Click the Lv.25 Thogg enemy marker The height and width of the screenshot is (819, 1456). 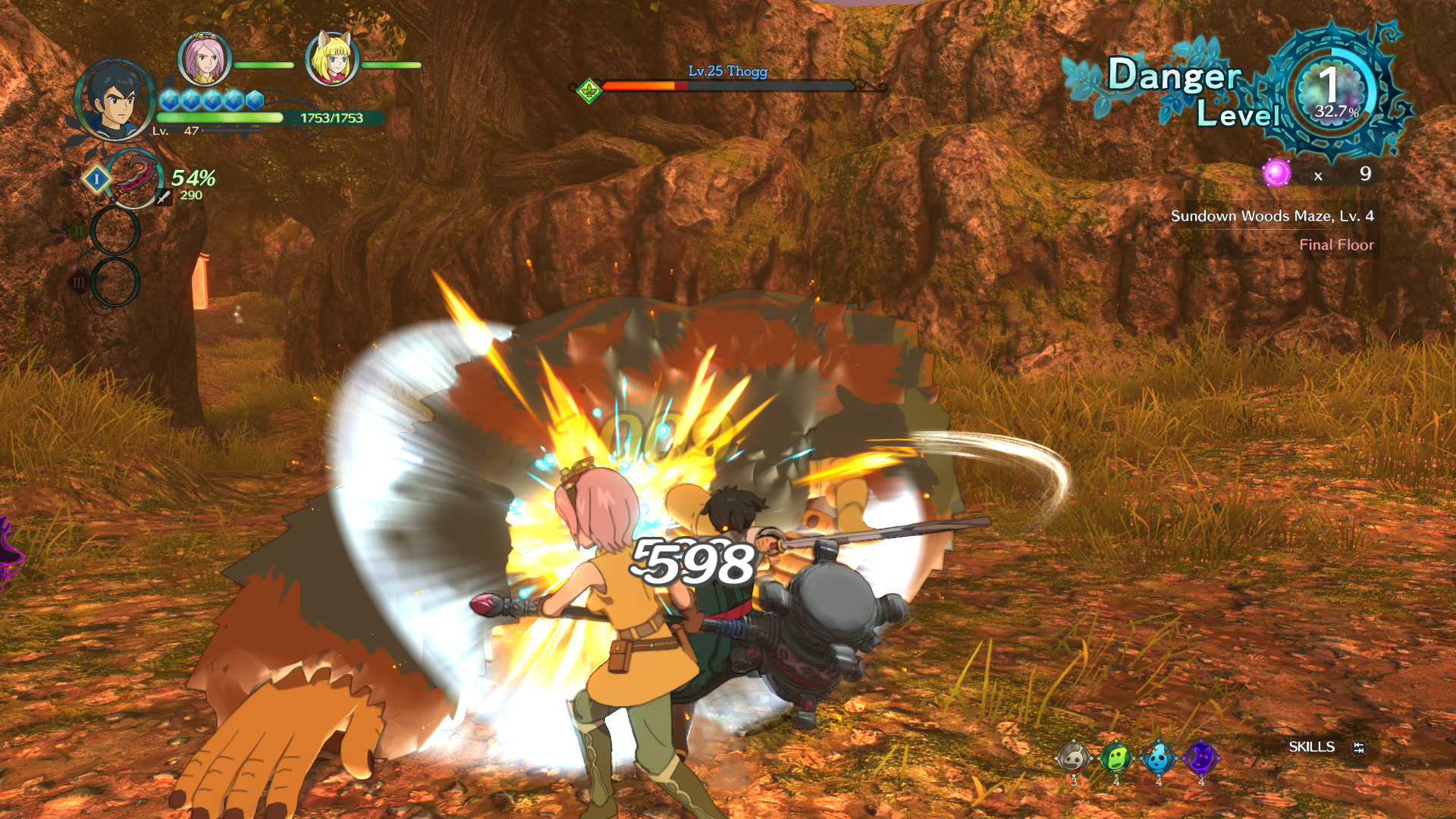[588, 91]
